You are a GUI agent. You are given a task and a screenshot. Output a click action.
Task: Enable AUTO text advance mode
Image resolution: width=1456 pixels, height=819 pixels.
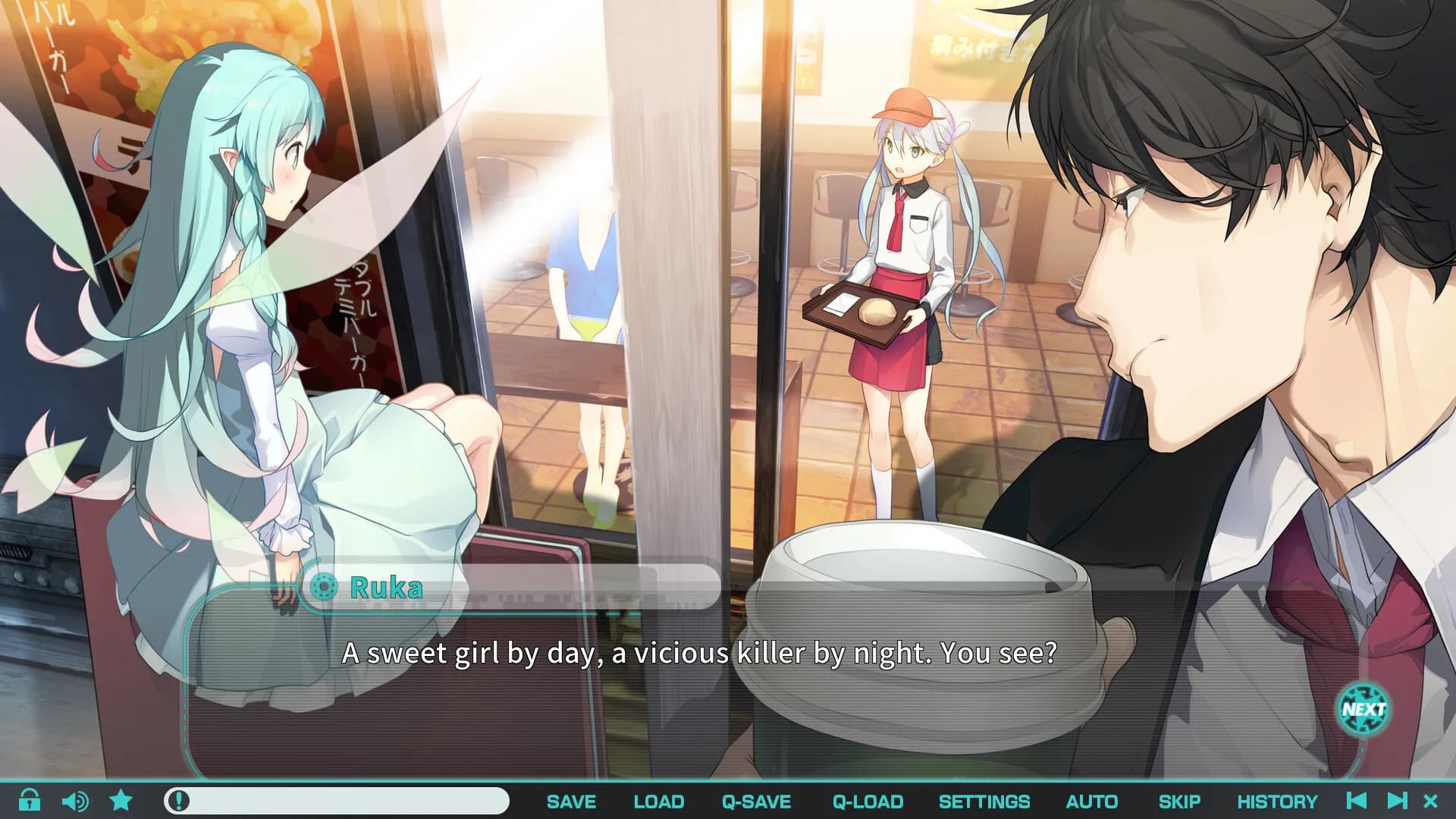tap(1091, 802)
